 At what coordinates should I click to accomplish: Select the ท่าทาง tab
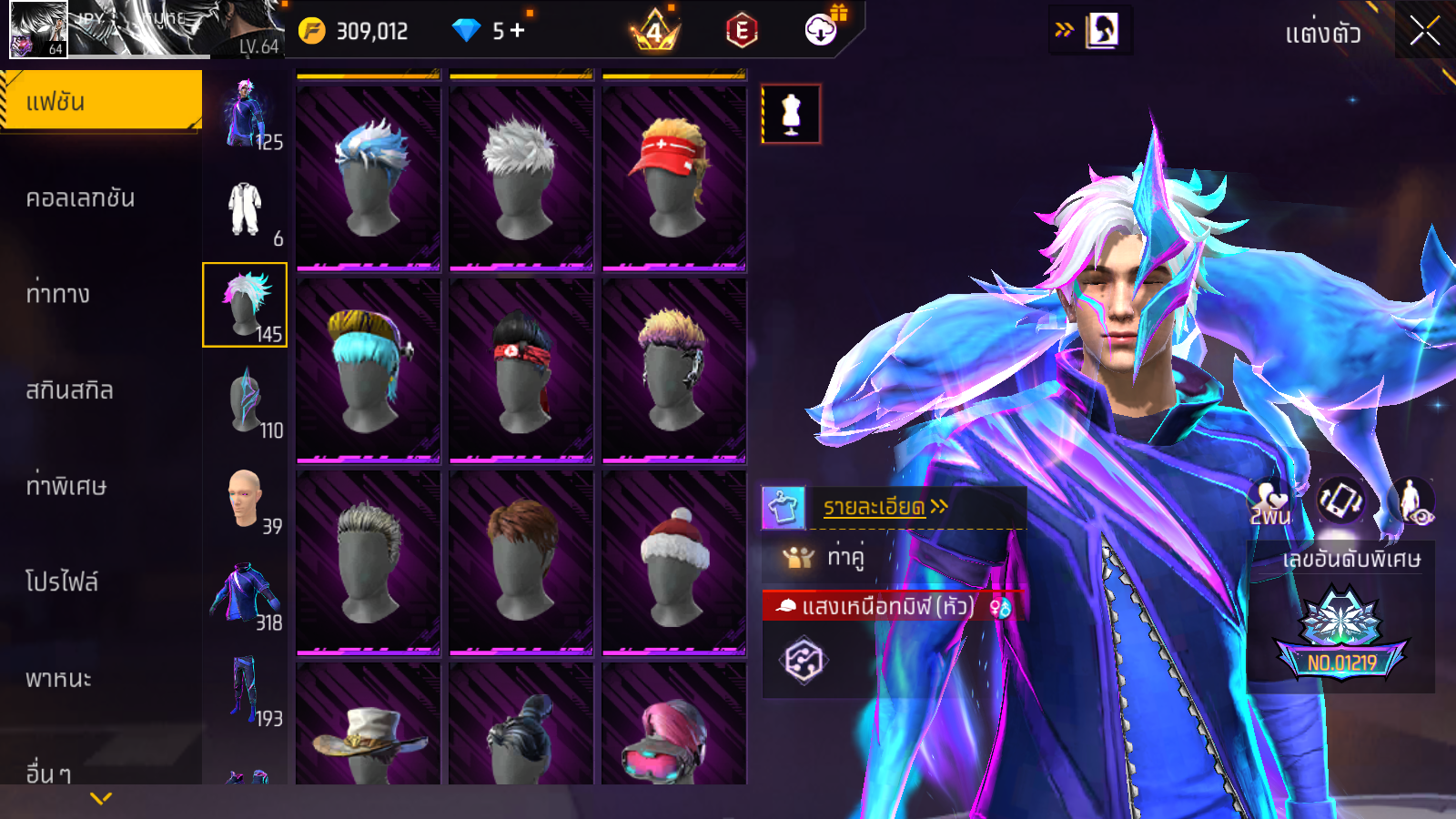[x=58, y=294]
